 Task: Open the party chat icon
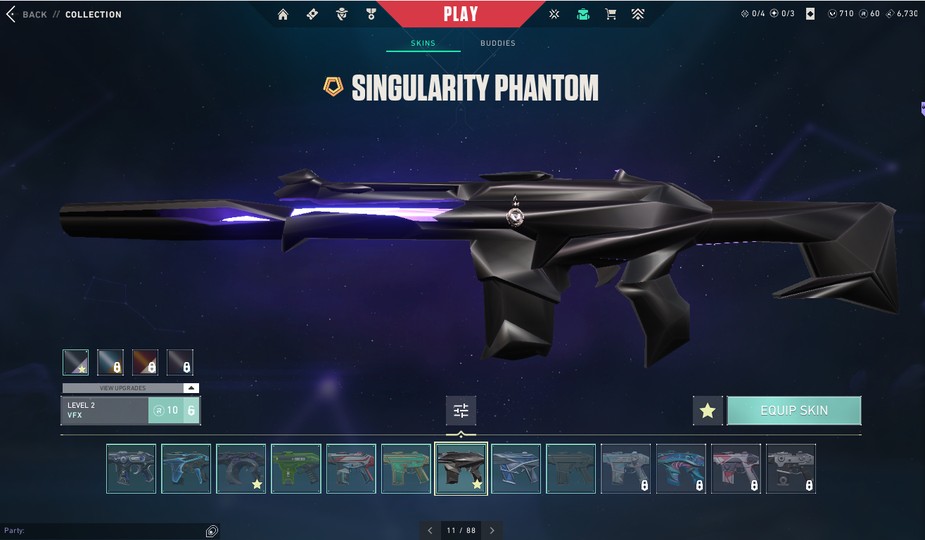point(212,531)
